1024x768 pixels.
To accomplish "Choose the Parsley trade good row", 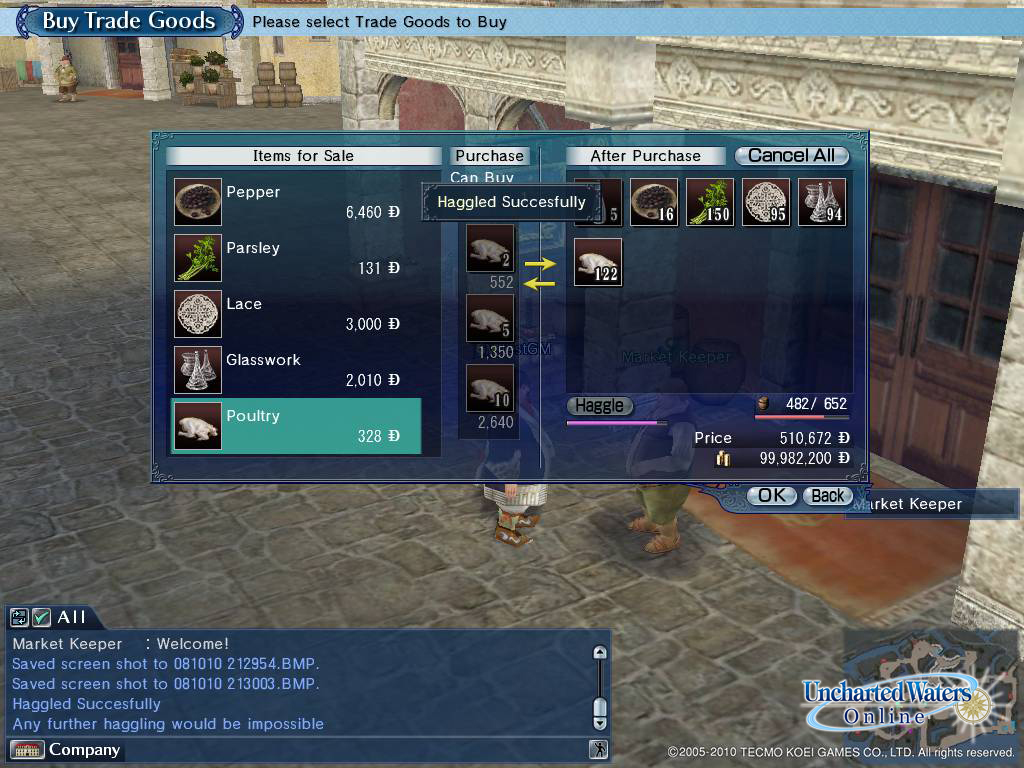I will click(x=296, y=258).
